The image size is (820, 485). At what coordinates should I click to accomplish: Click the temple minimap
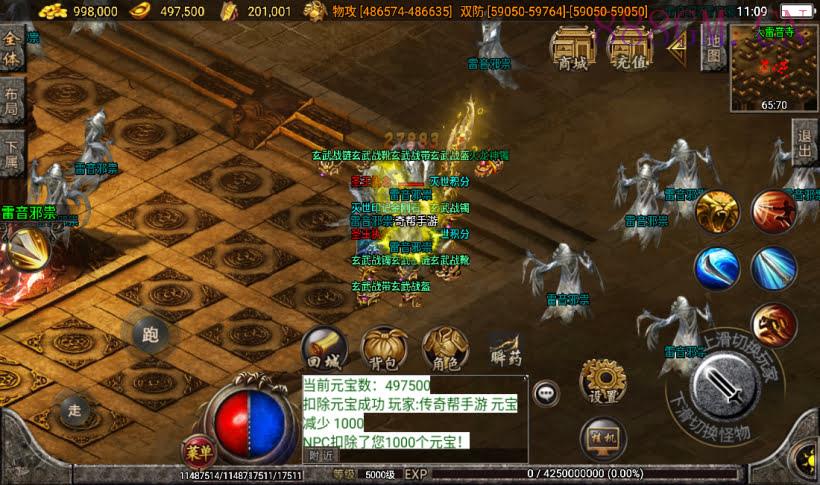click(773, 67)
